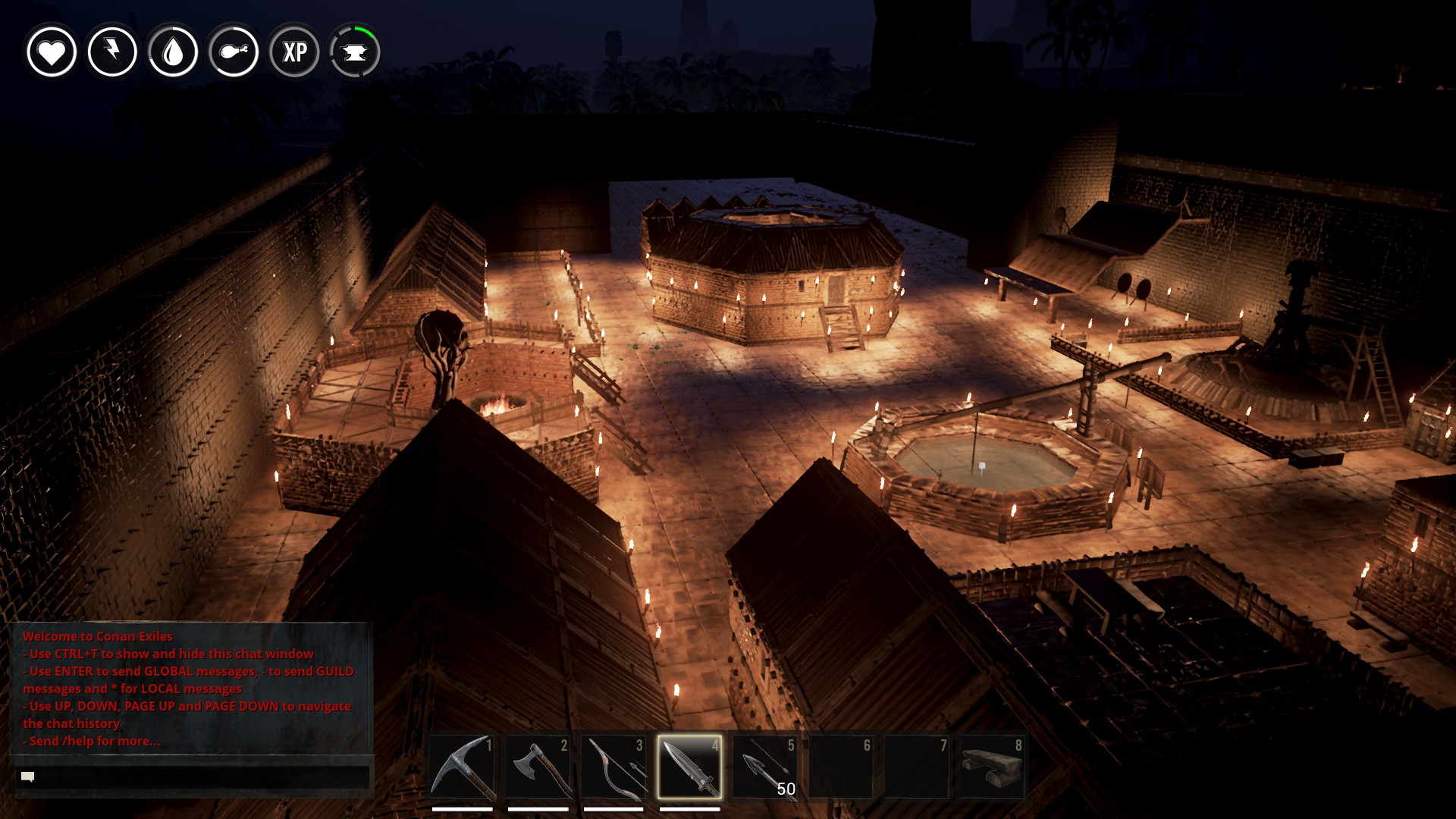Click the lightning bolt stamina icon
The image size is (1456, 819).
[112, 52]
